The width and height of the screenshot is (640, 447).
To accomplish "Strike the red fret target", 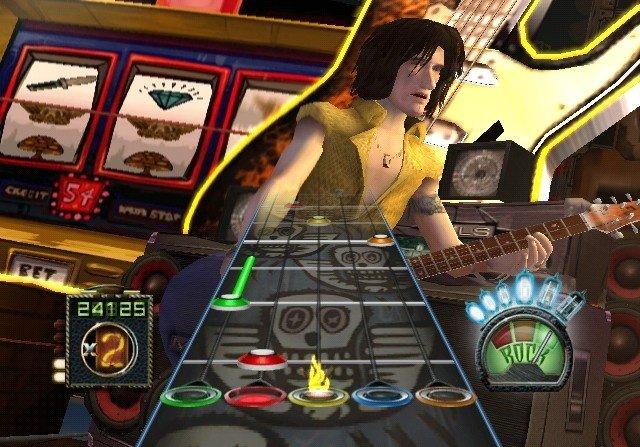I will coord(254,396).
